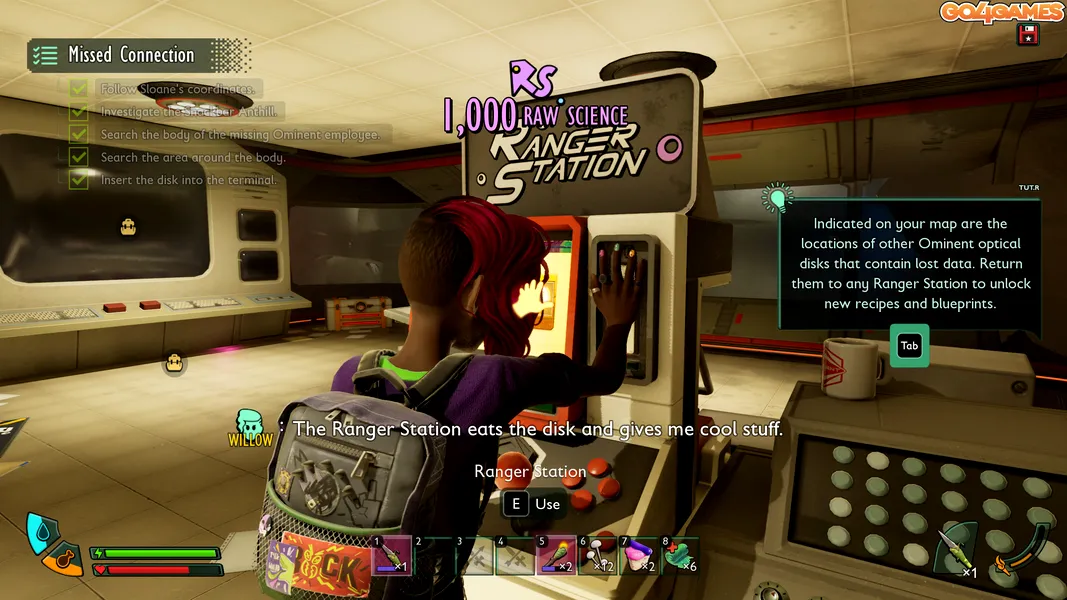Select the torch in hotbar slot 5

coord(556,555)
